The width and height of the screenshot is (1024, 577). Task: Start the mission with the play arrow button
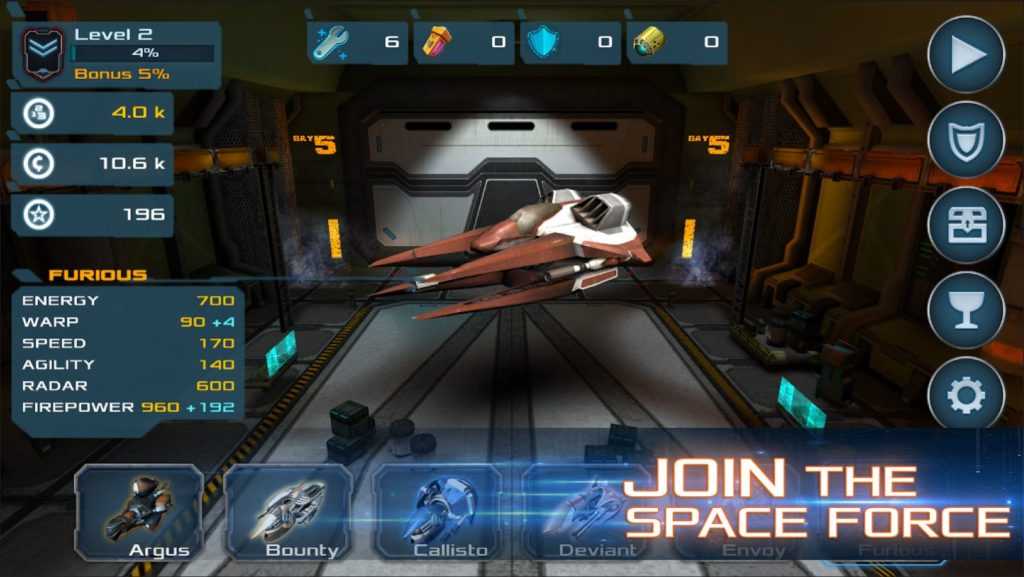click(x=965, y=55)
